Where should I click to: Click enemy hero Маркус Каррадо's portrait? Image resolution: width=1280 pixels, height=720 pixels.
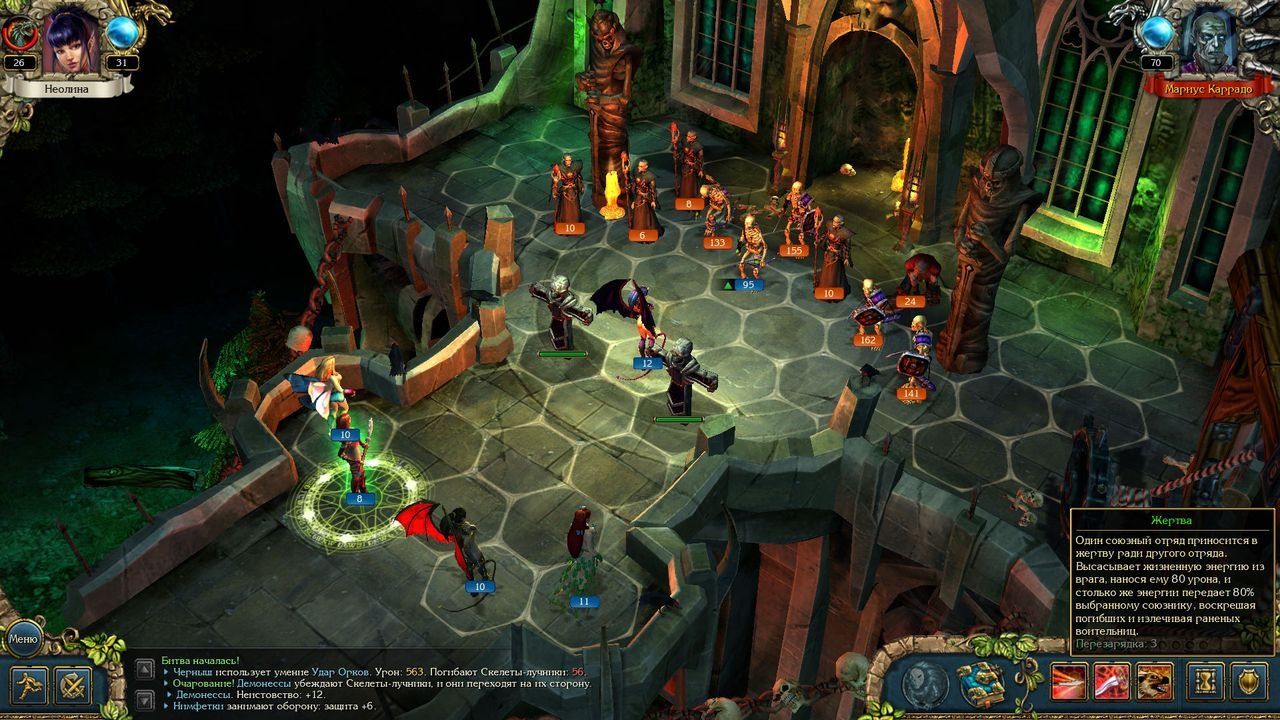point(1208,40)
